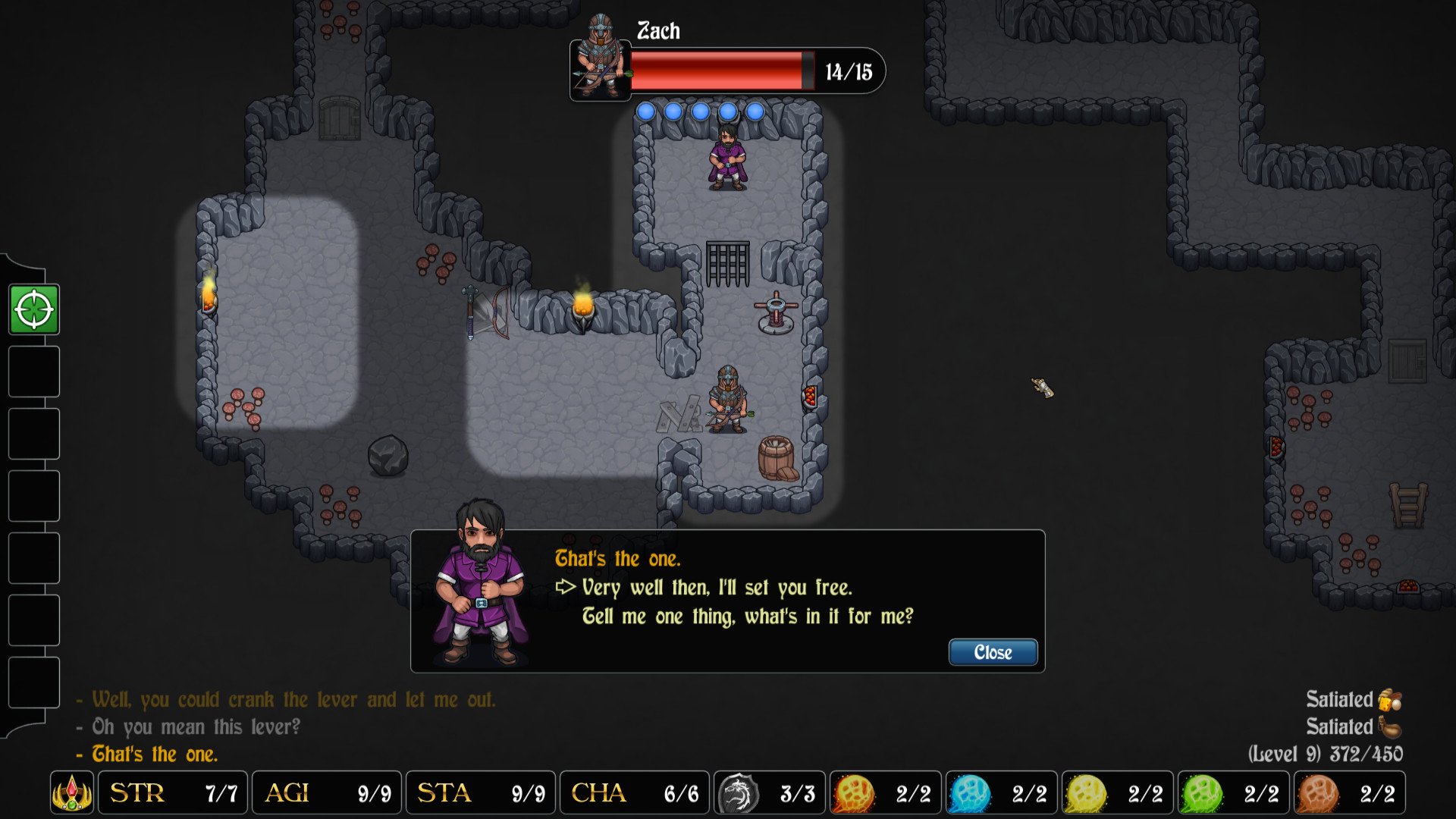Image resolution: width=1456 pixels, height=819 pixels.
Task: Ask "what's in it for me?"
Action: tap(747, 617)
